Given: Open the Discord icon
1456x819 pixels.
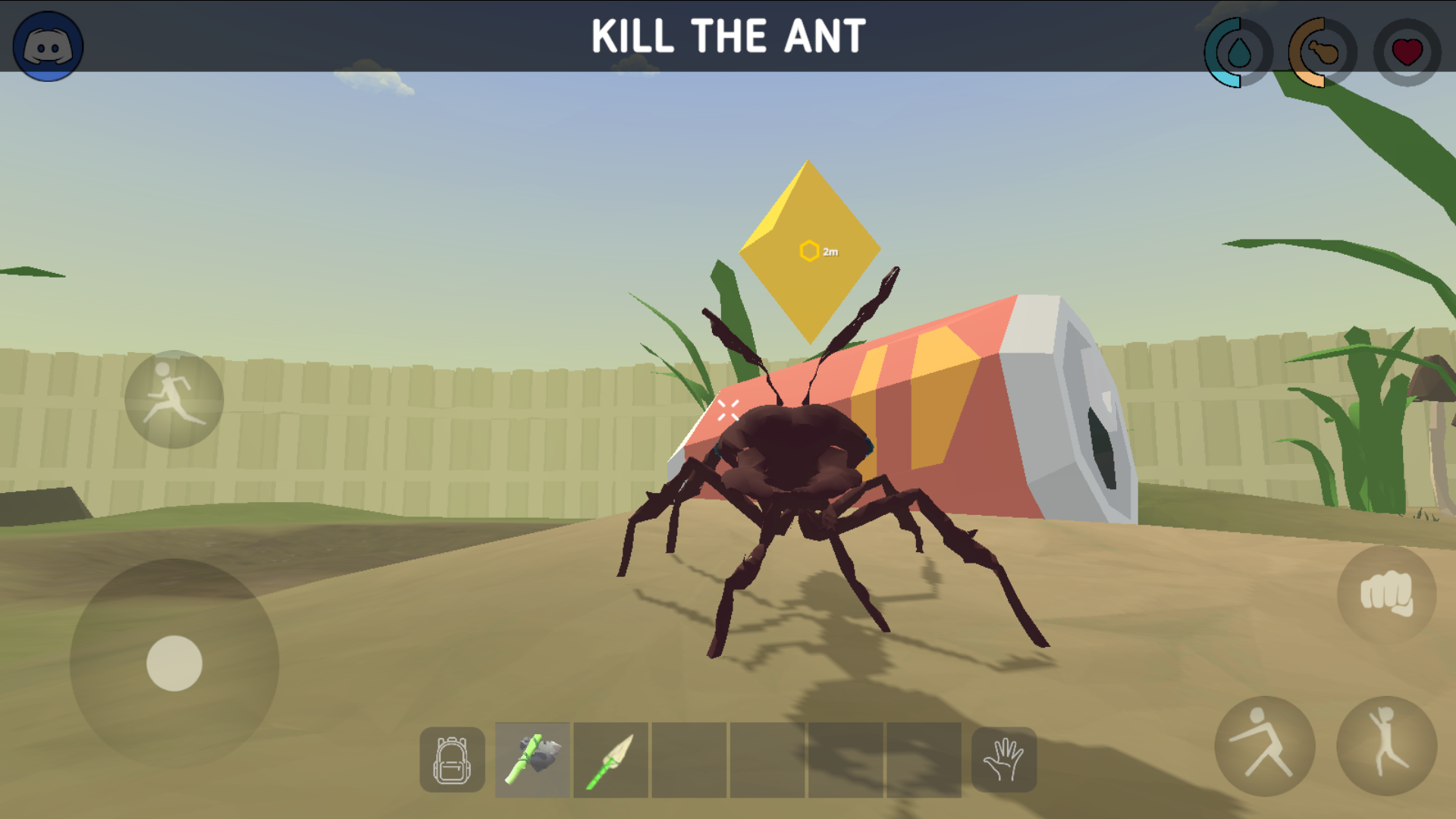Looking at the screenshot, I should click(x=47, y=45).
